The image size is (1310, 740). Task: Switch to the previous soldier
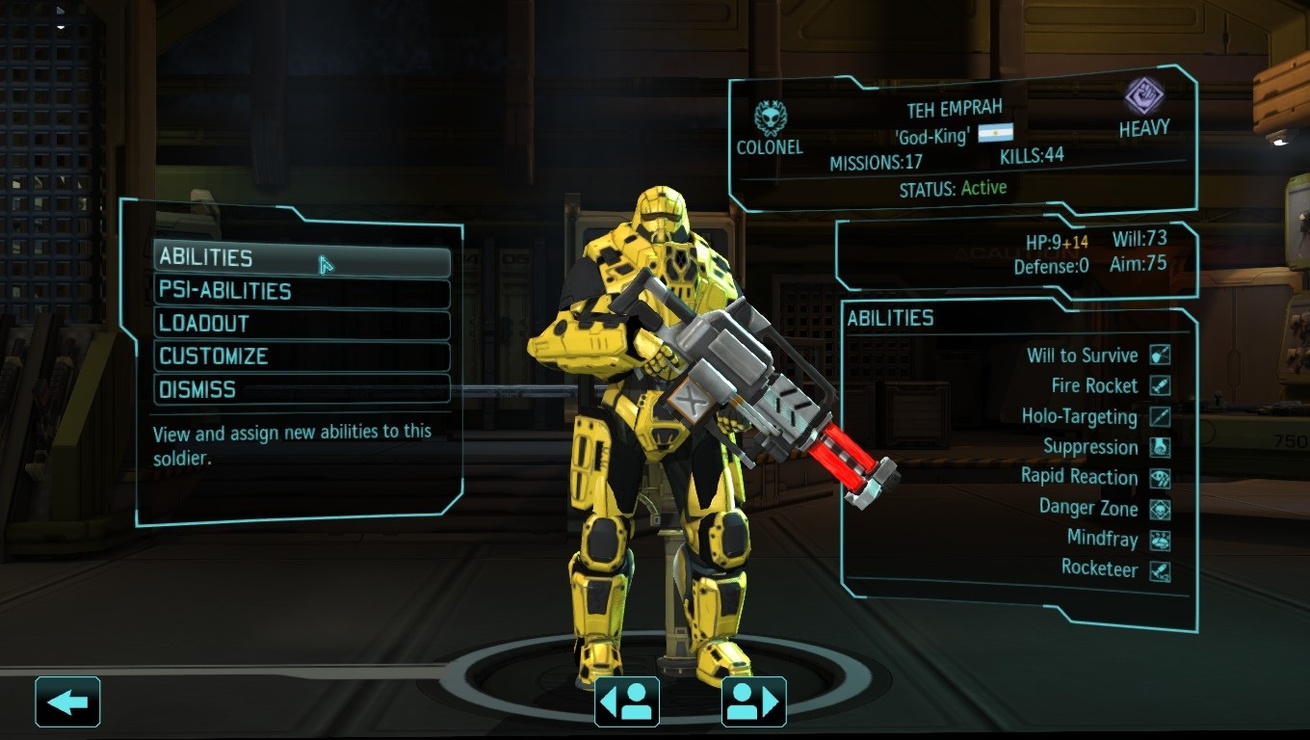click(626, 700)
